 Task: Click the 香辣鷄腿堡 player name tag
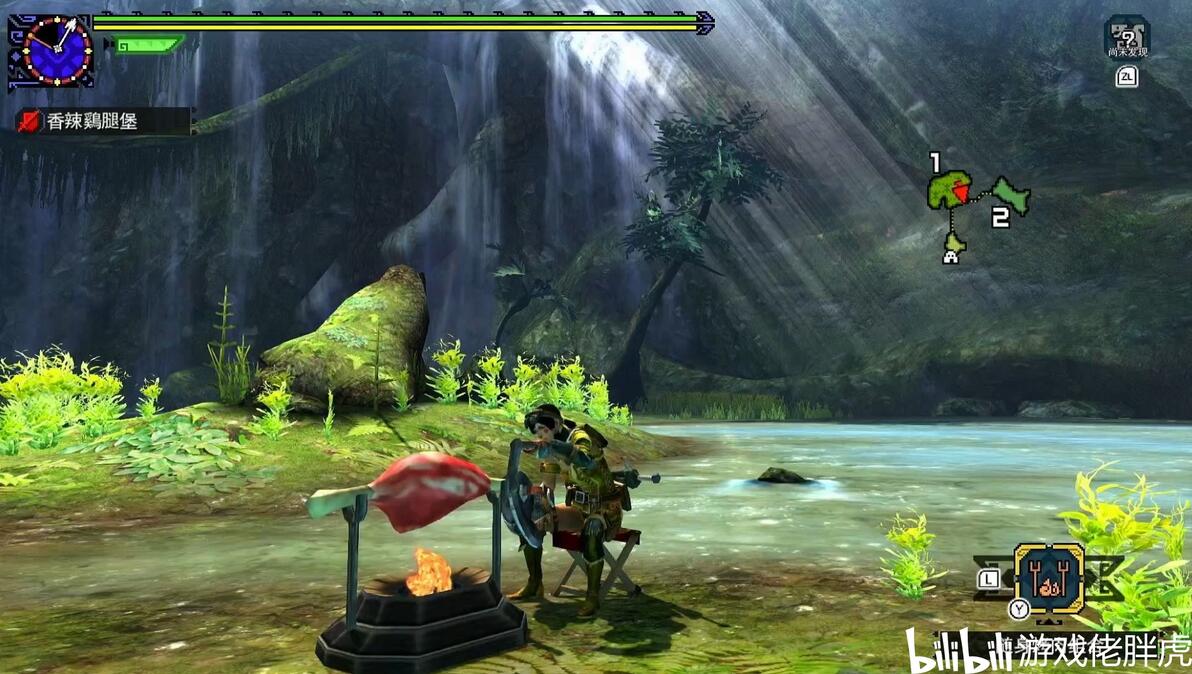pyautogui.click(x=102, y=122)
